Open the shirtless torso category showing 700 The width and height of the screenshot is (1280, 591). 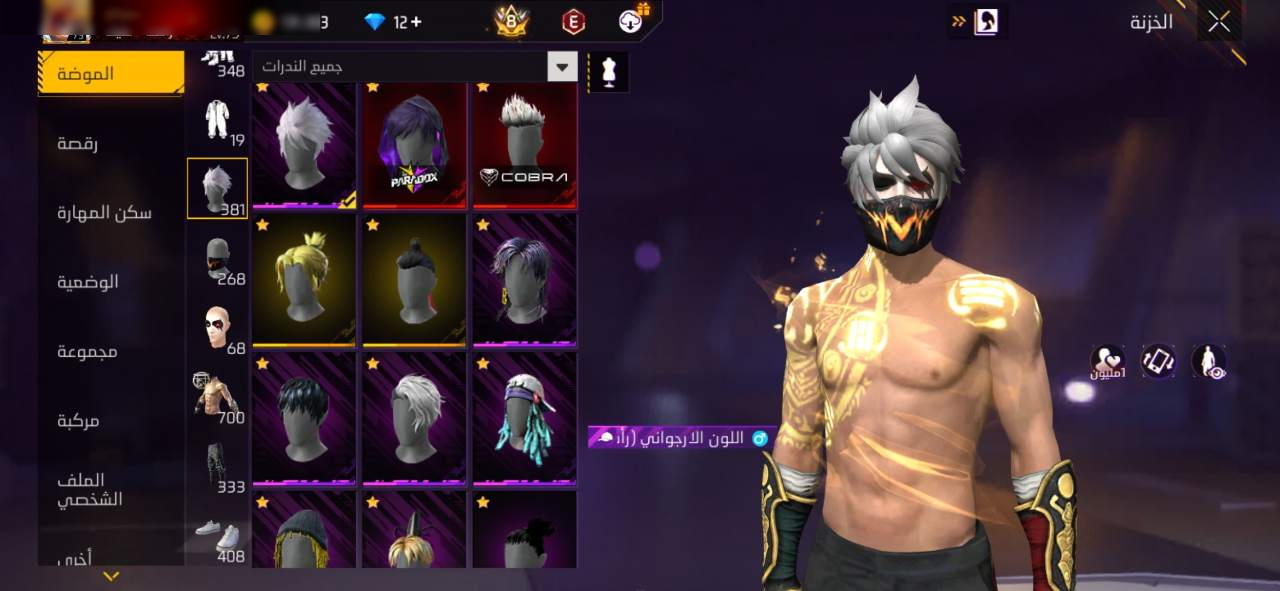[217, 396]
